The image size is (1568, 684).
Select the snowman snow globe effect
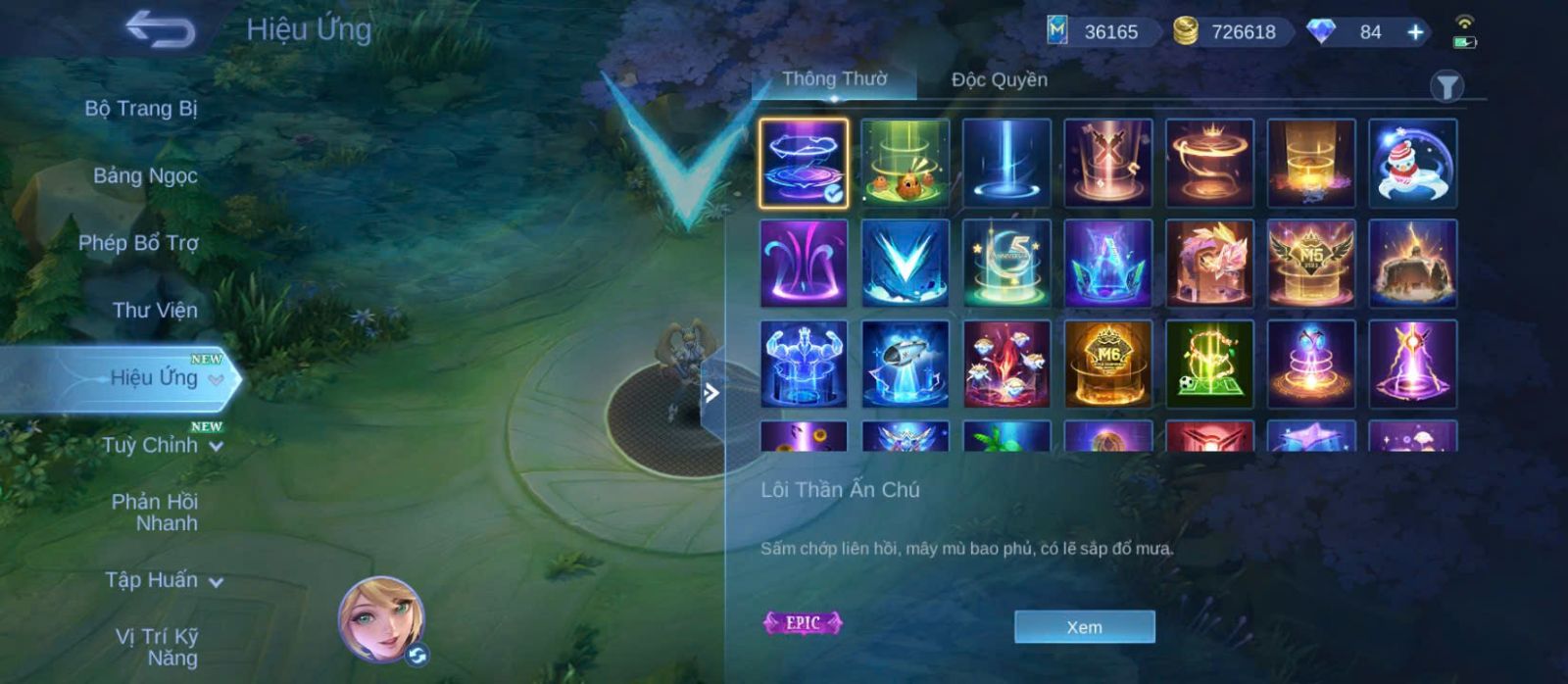pos(1412,163)
